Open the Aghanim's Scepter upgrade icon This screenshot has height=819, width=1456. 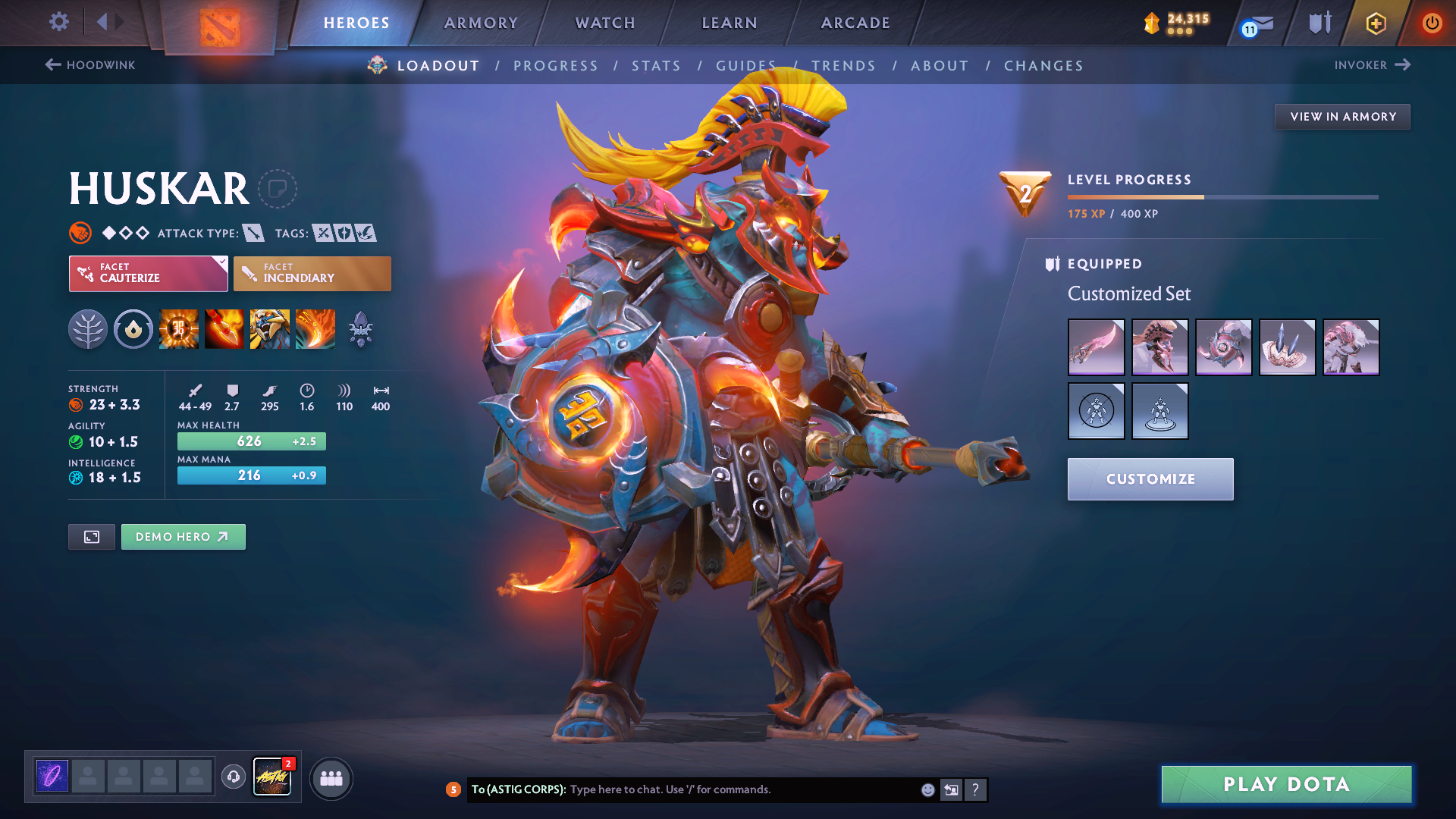pos(362,329)
